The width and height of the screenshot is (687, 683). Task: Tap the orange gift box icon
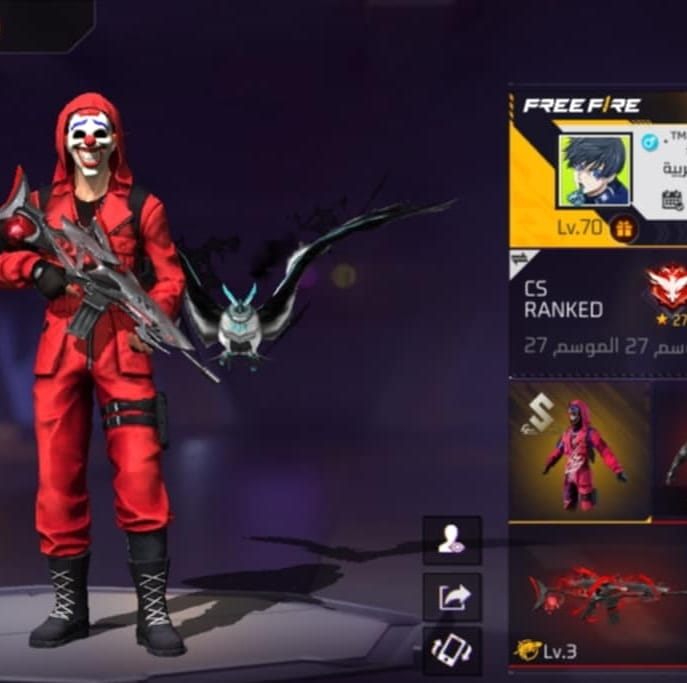click(x=624, y=228)
